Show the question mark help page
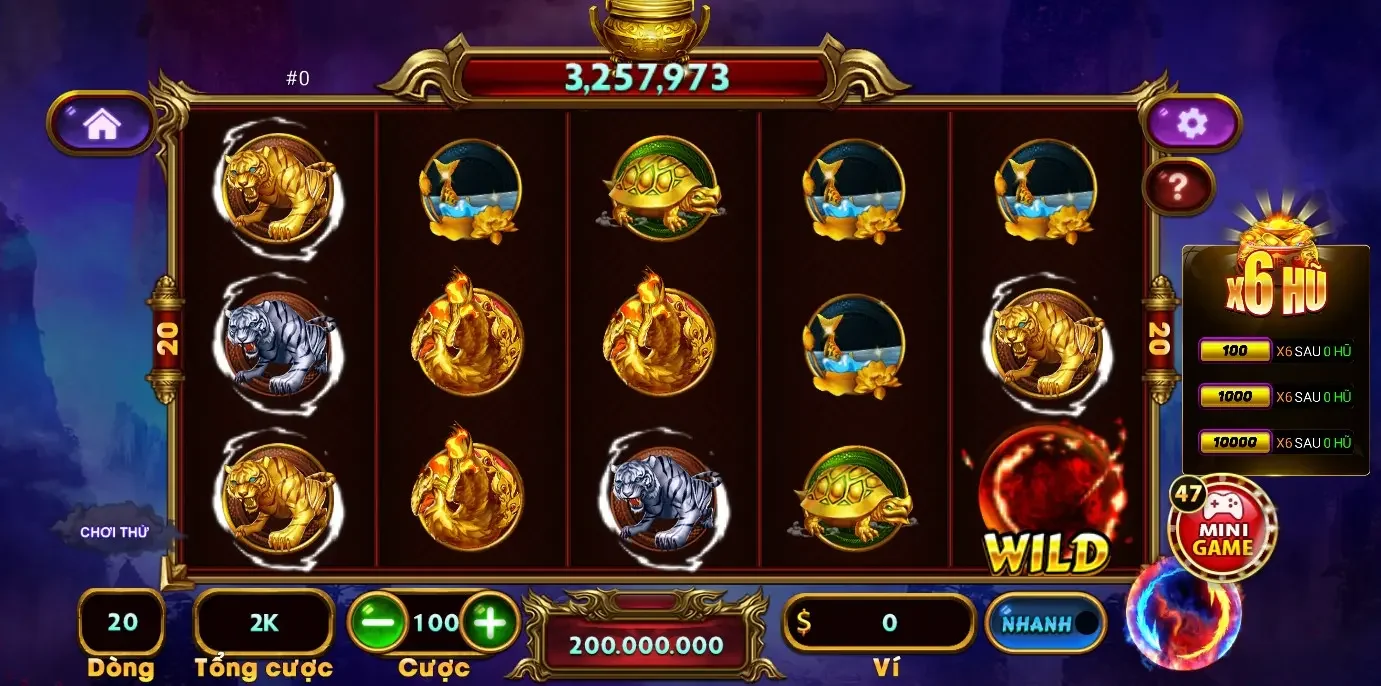Image resolution: width=1381 pixels, height=686 pixels. click(x=1178, y=186)
